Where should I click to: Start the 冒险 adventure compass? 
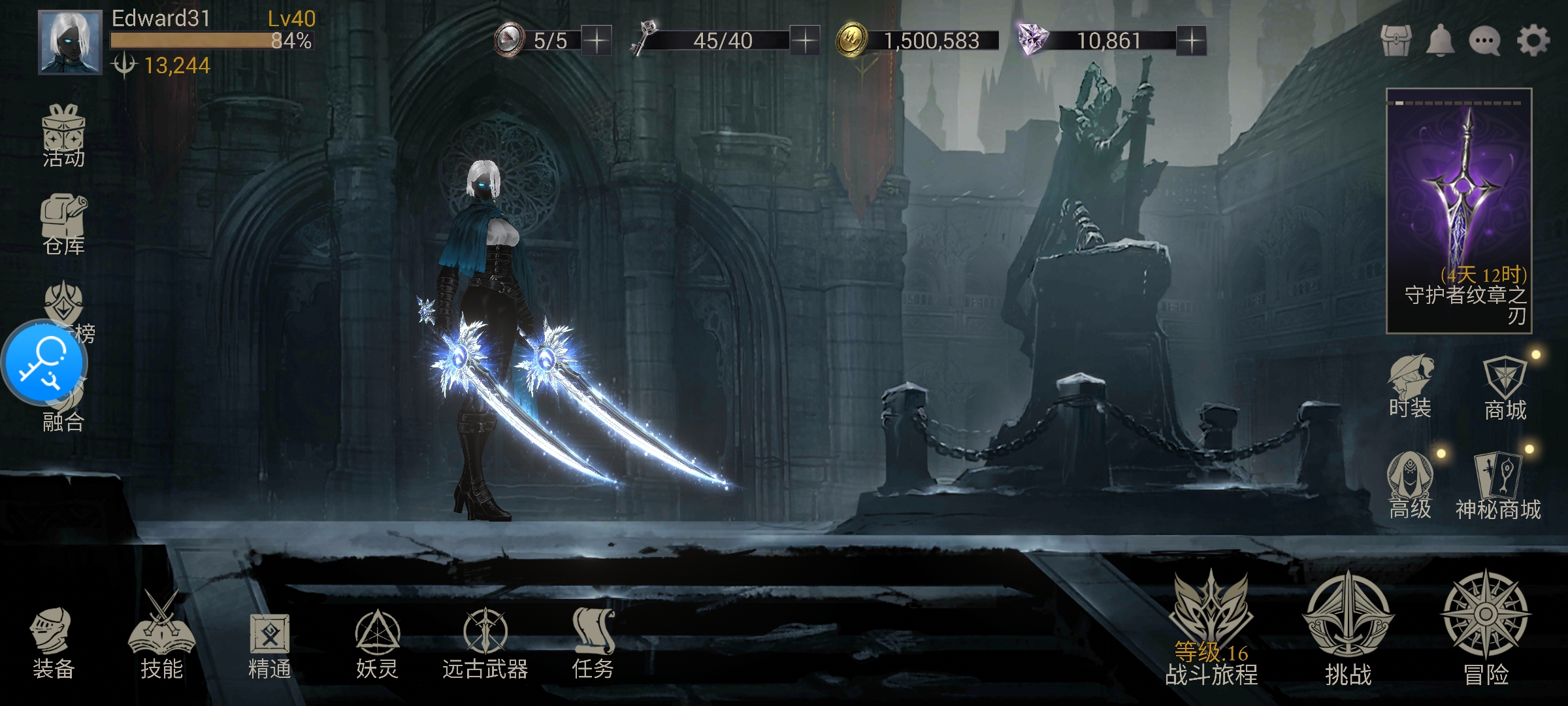point(1485,626)
